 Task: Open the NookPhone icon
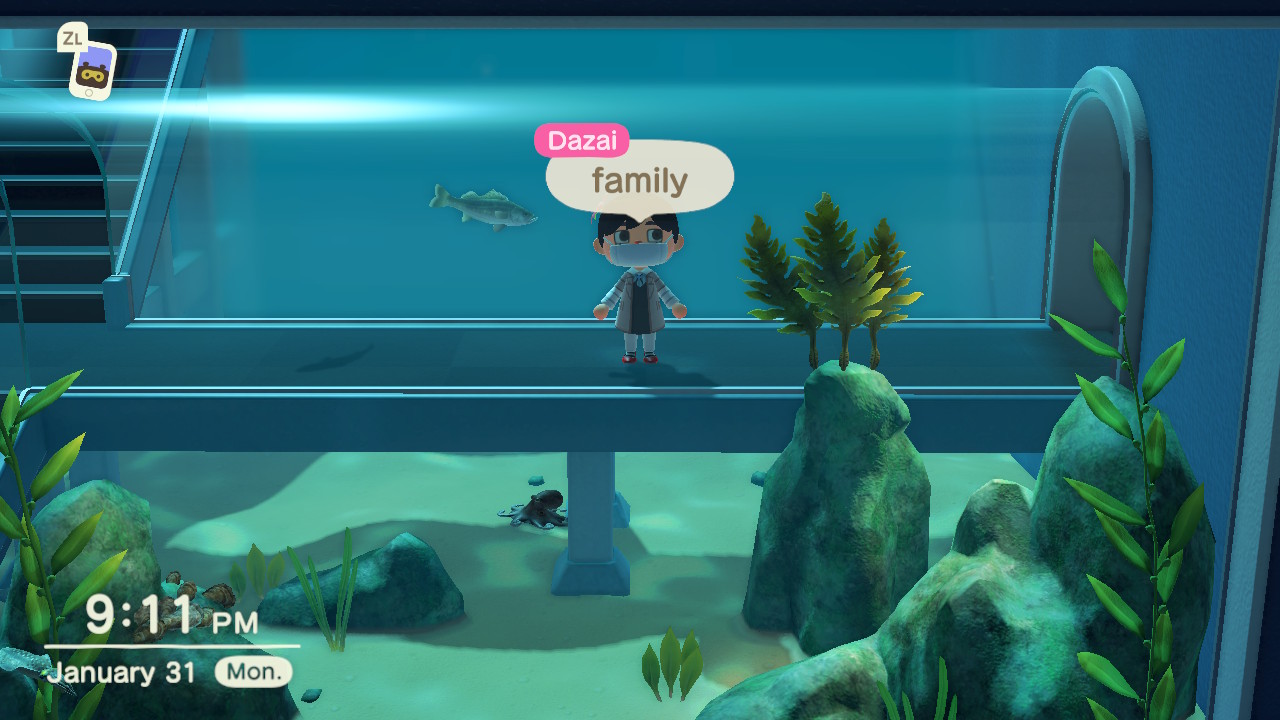point(92,70)
